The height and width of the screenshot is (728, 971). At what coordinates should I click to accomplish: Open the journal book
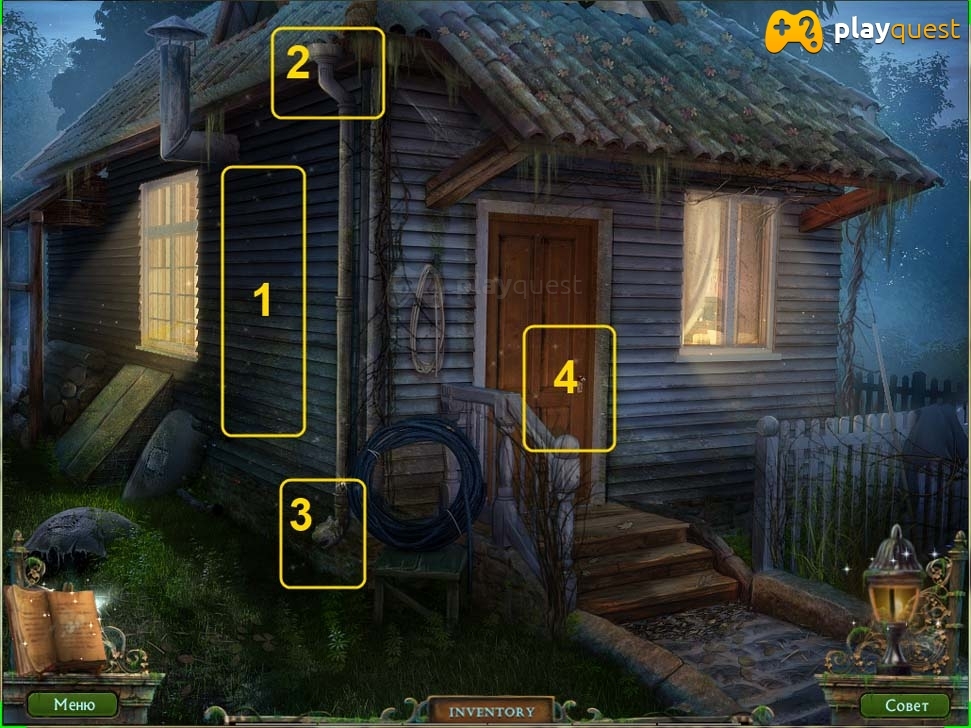pos(56,626)
